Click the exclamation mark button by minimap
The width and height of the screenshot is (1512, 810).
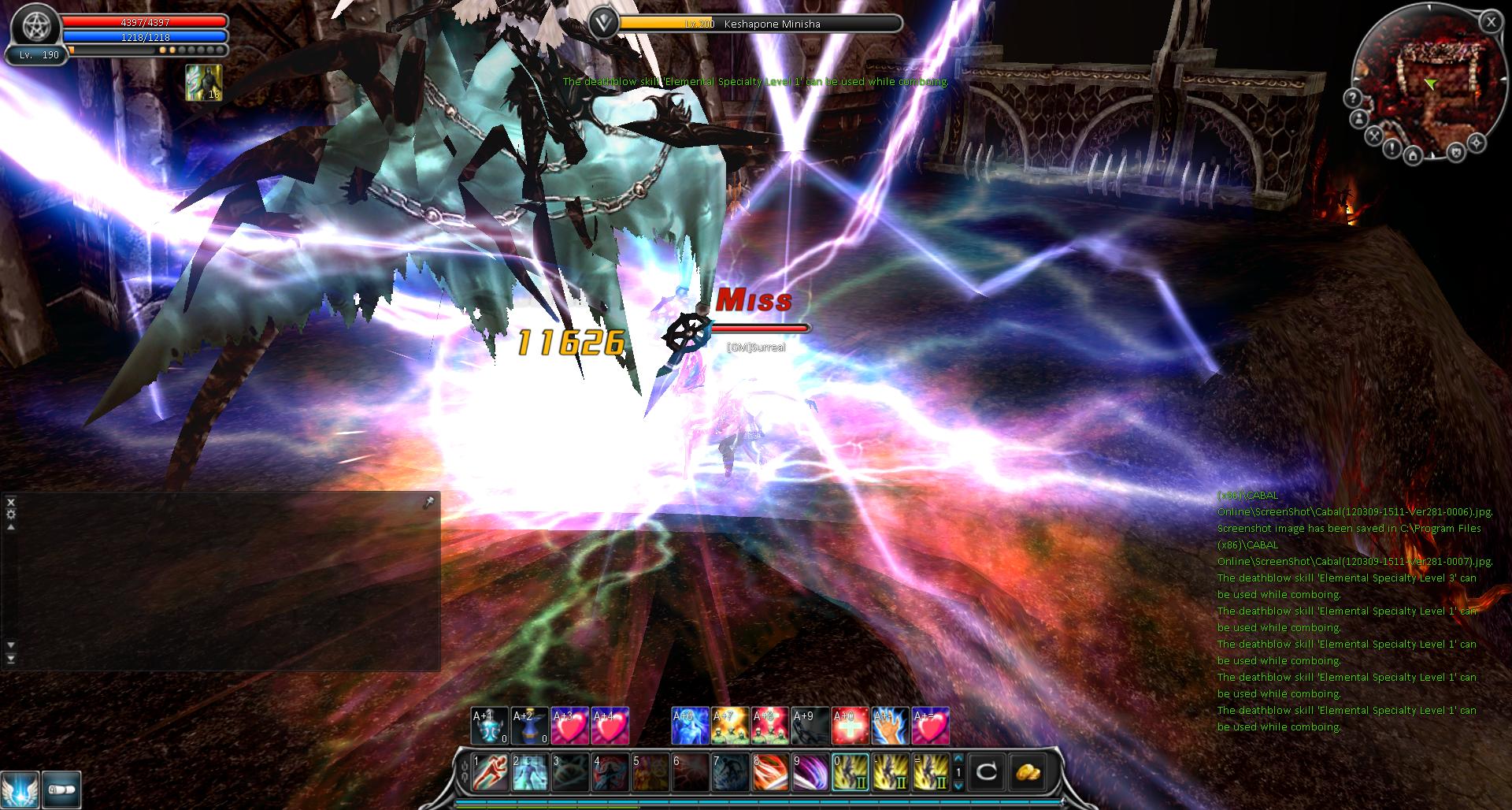[x=1392, y=148]
